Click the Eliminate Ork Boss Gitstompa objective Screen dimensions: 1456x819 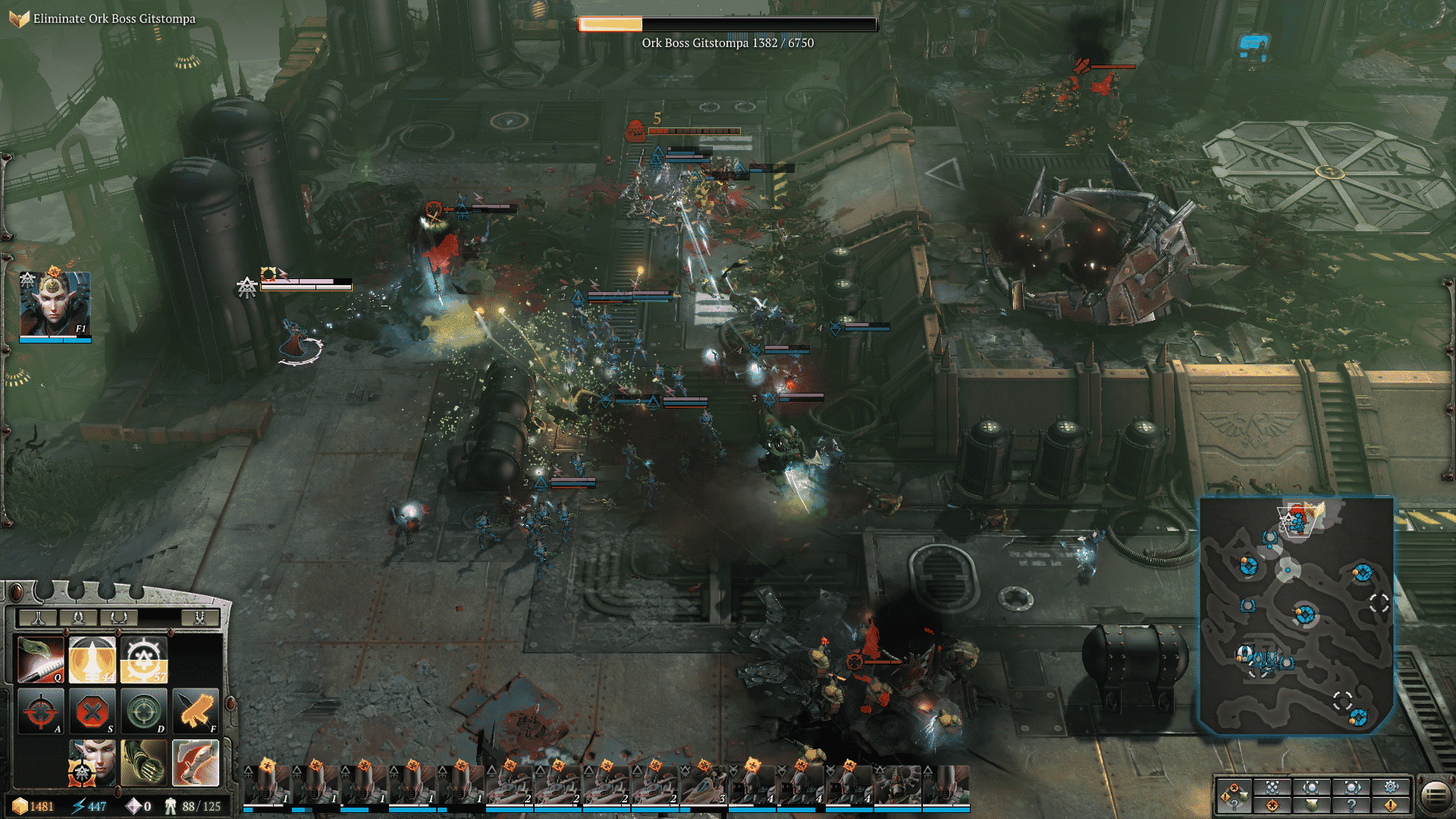[x=114, y=19]
